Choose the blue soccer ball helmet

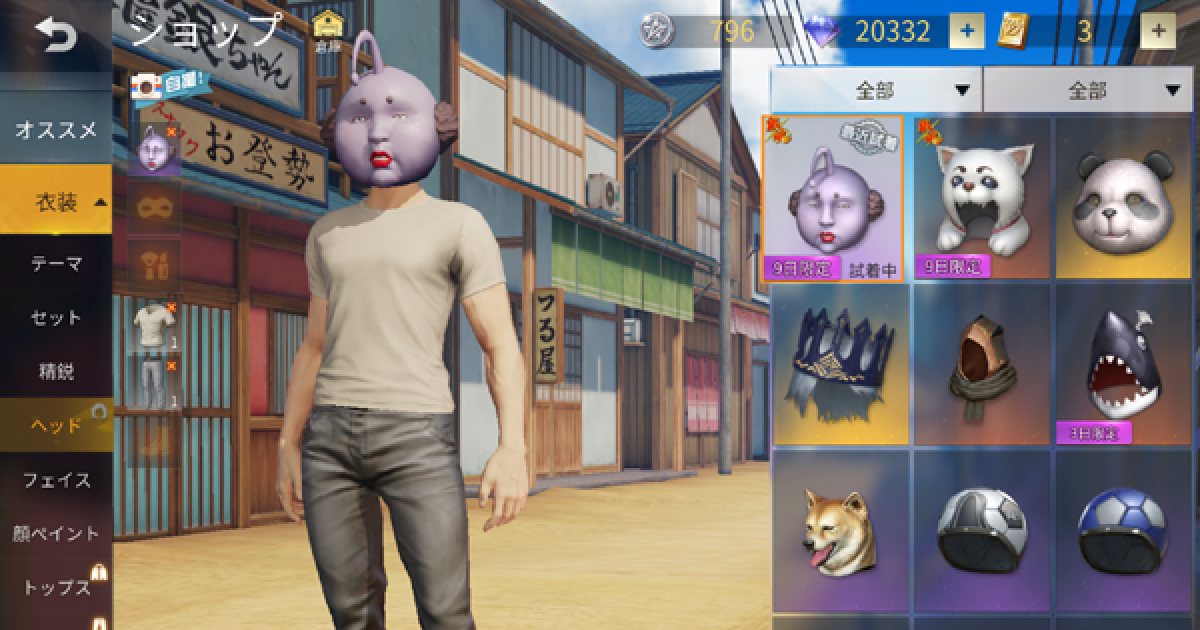pos(1124,530)
